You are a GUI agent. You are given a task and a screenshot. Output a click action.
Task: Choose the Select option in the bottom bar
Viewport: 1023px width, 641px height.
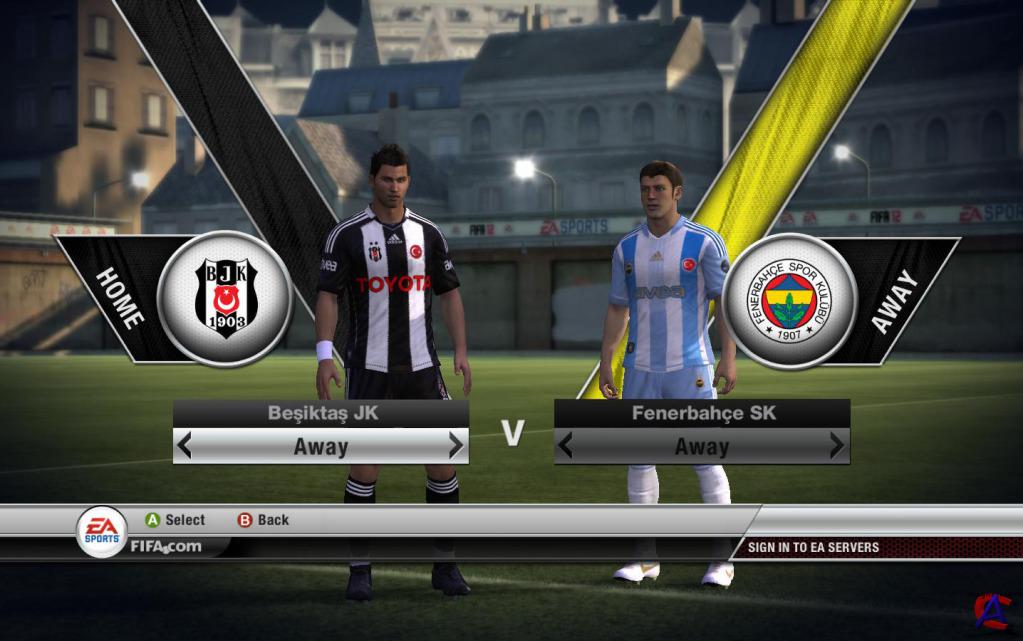(x=175, y=520)
